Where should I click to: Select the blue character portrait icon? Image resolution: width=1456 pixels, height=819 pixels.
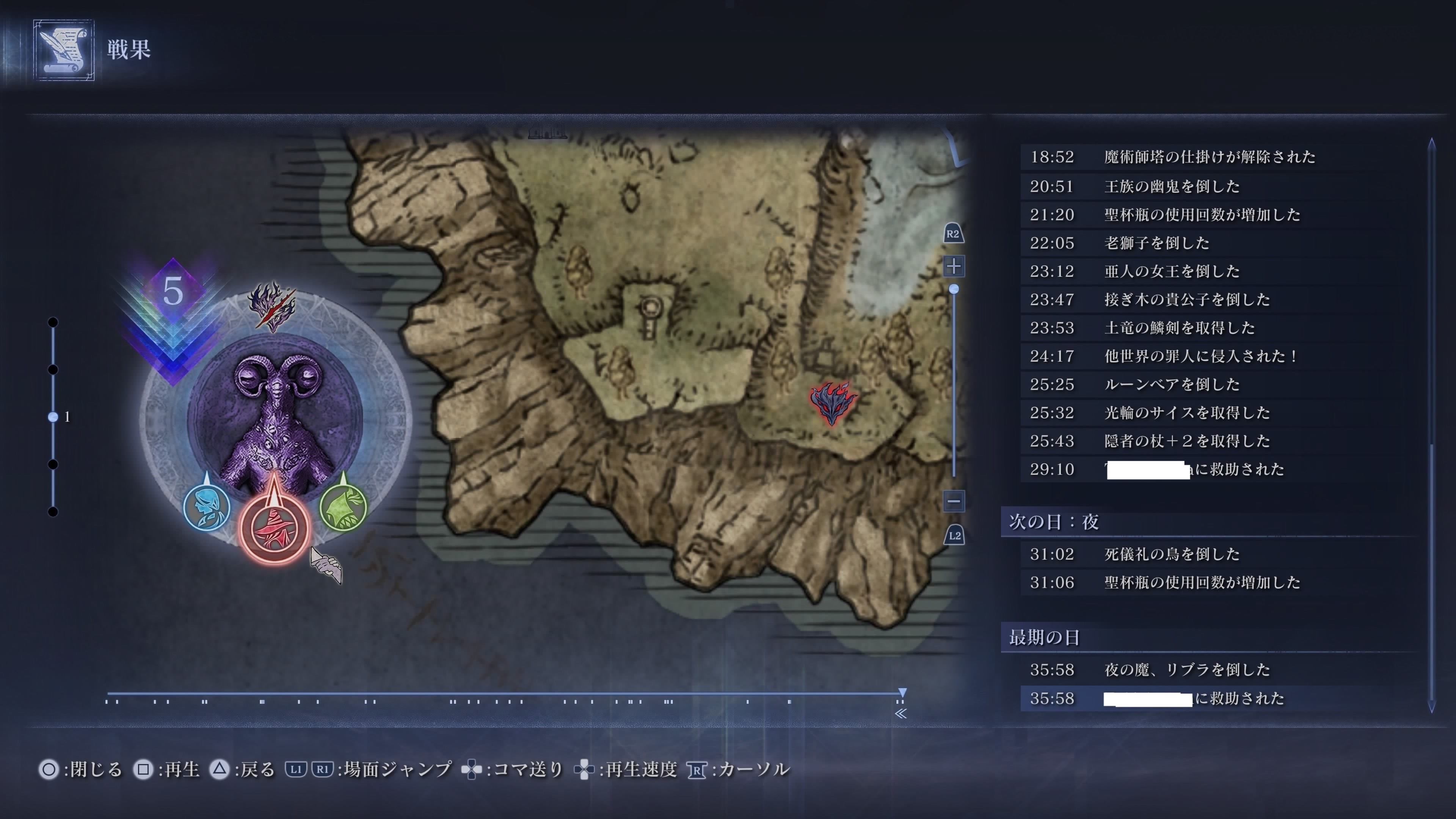(x=207, y=507)
